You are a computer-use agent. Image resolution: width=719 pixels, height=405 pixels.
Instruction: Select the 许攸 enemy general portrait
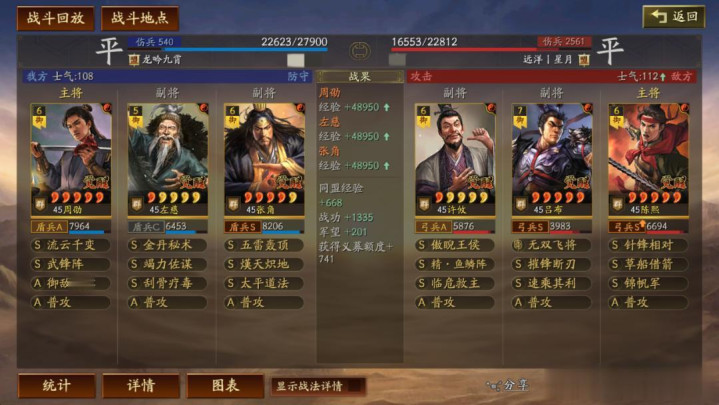pyautogui.click(x=455, y=150)
